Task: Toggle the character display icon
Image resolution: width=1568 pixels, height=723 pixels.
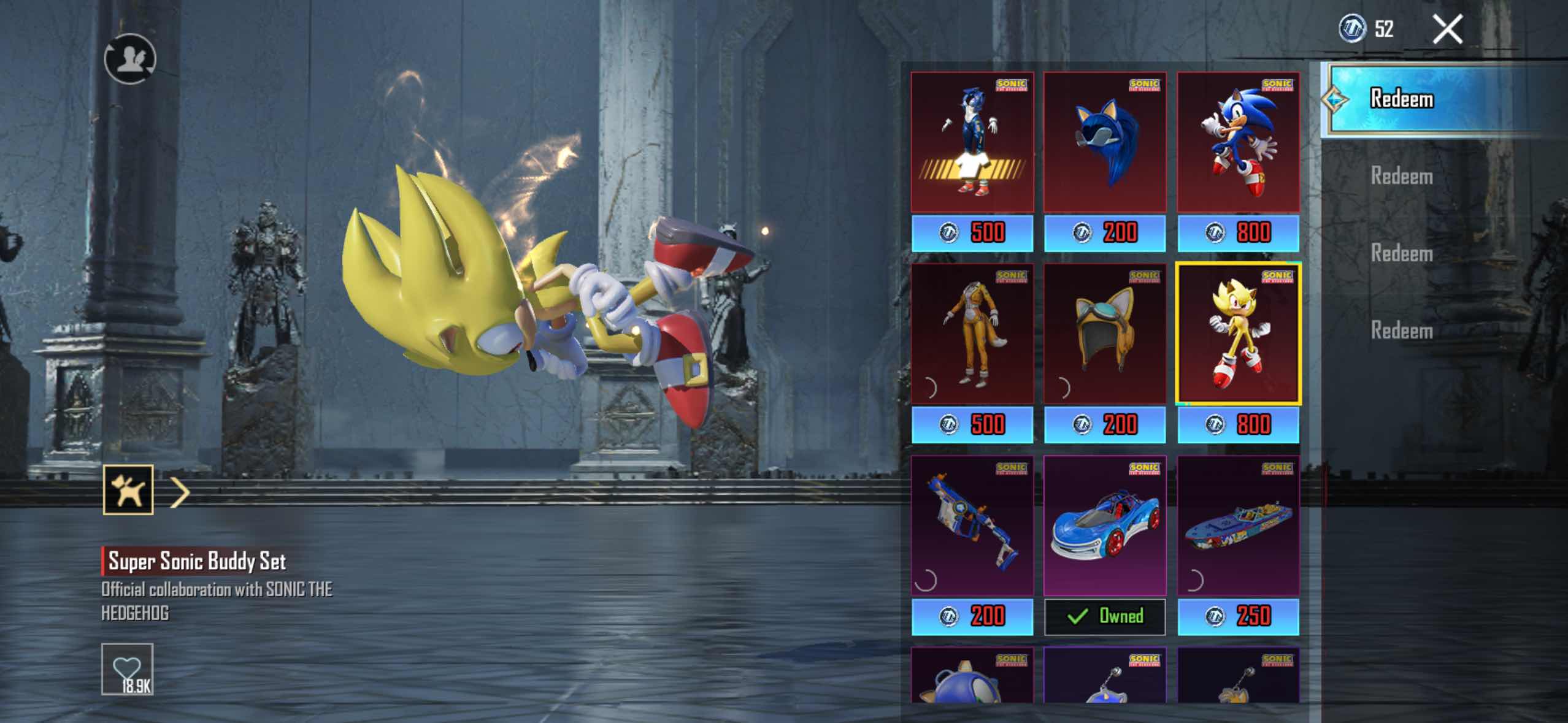Action: [x=130, y=59]
